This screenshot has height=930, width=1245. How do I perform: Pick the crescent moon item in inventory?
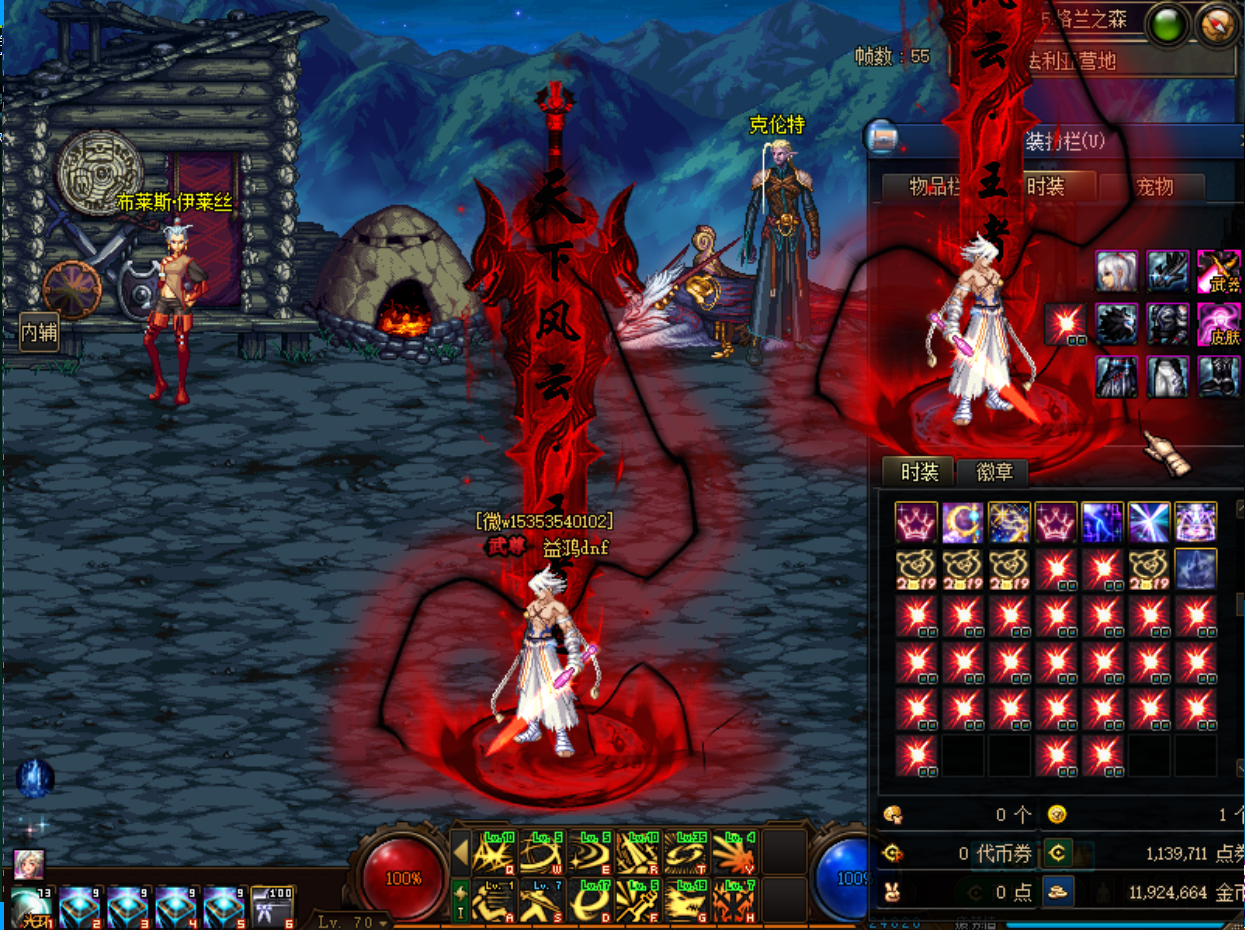coord(963,522)
